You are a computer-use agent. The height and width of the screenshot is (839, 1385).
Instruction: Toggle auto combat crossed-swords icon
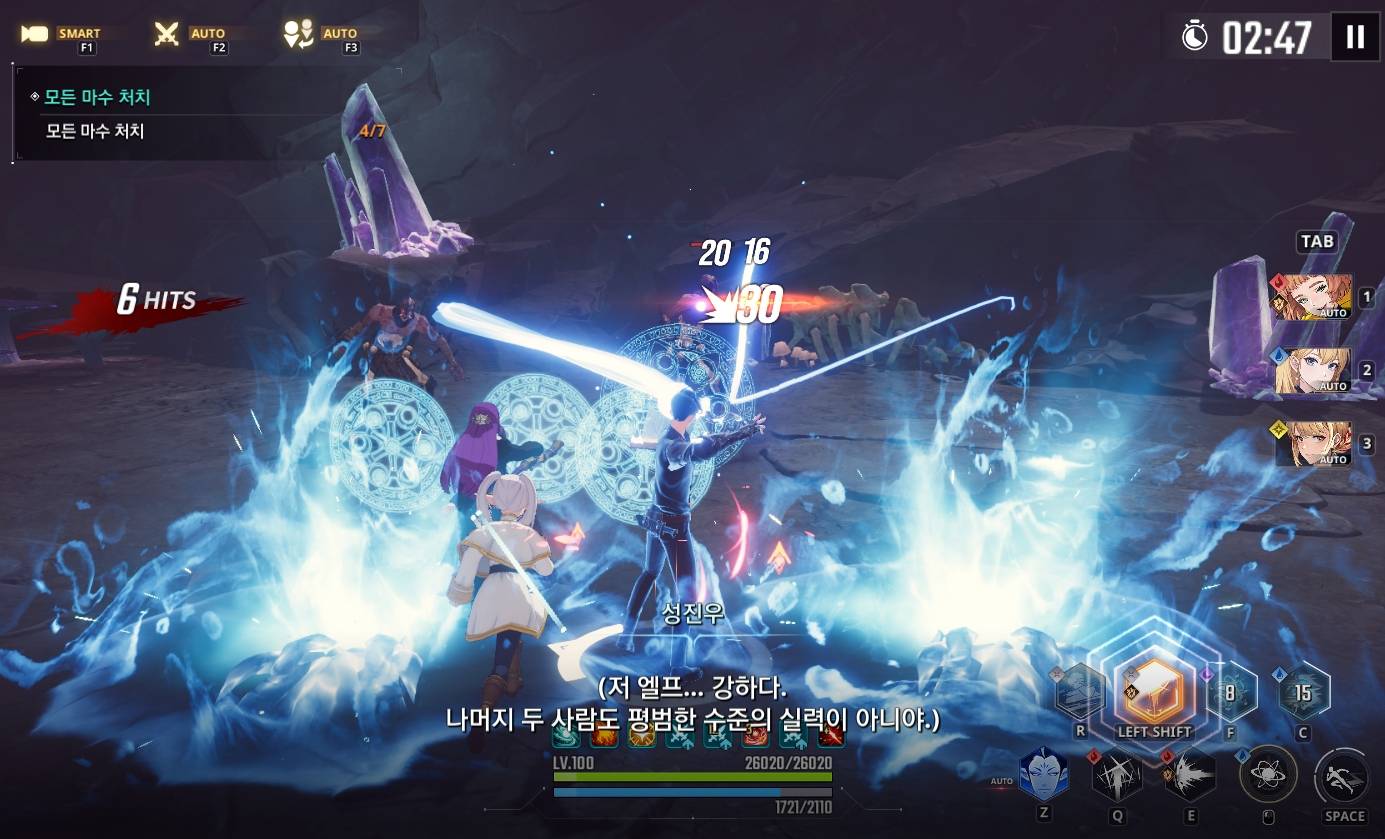tap(167, 35)
